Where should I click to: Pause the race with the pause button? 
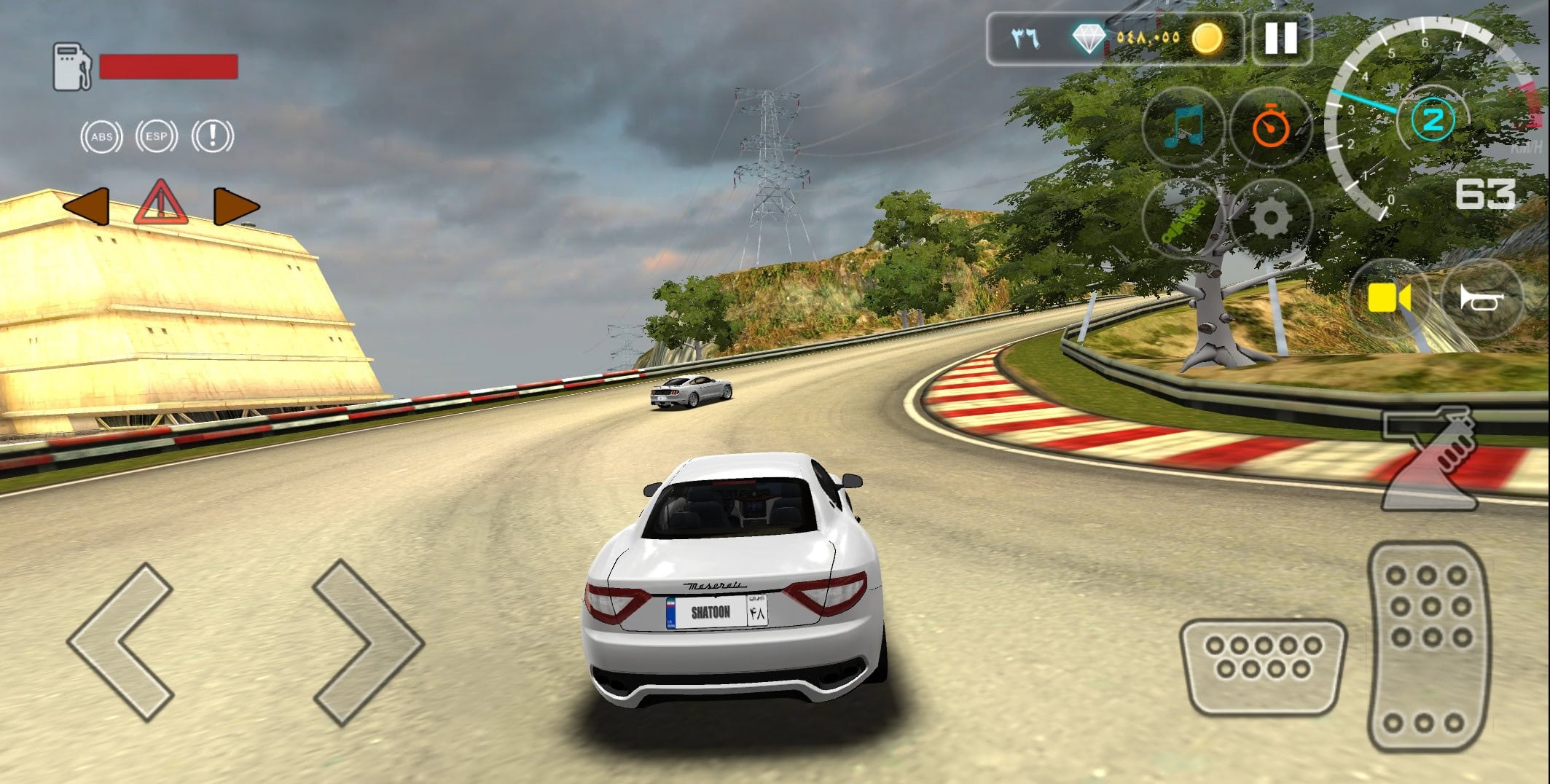pos(1280,37)
